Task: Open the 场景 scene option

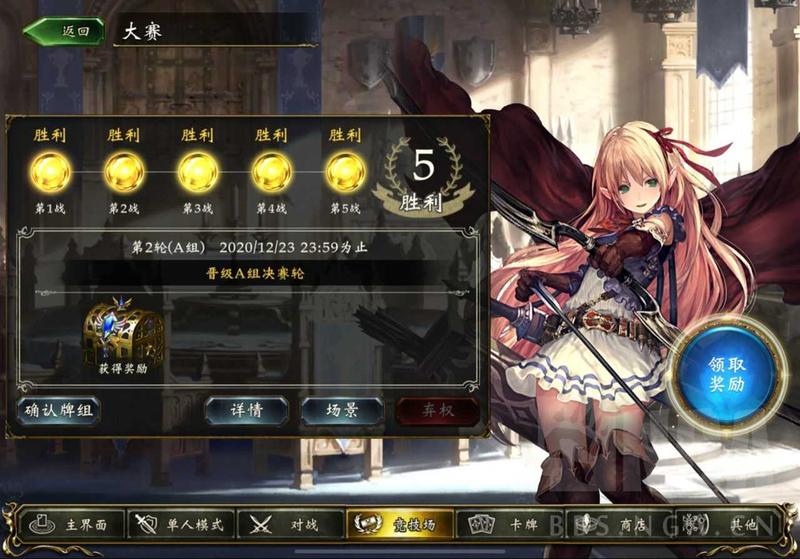Action: coord(342,410)
